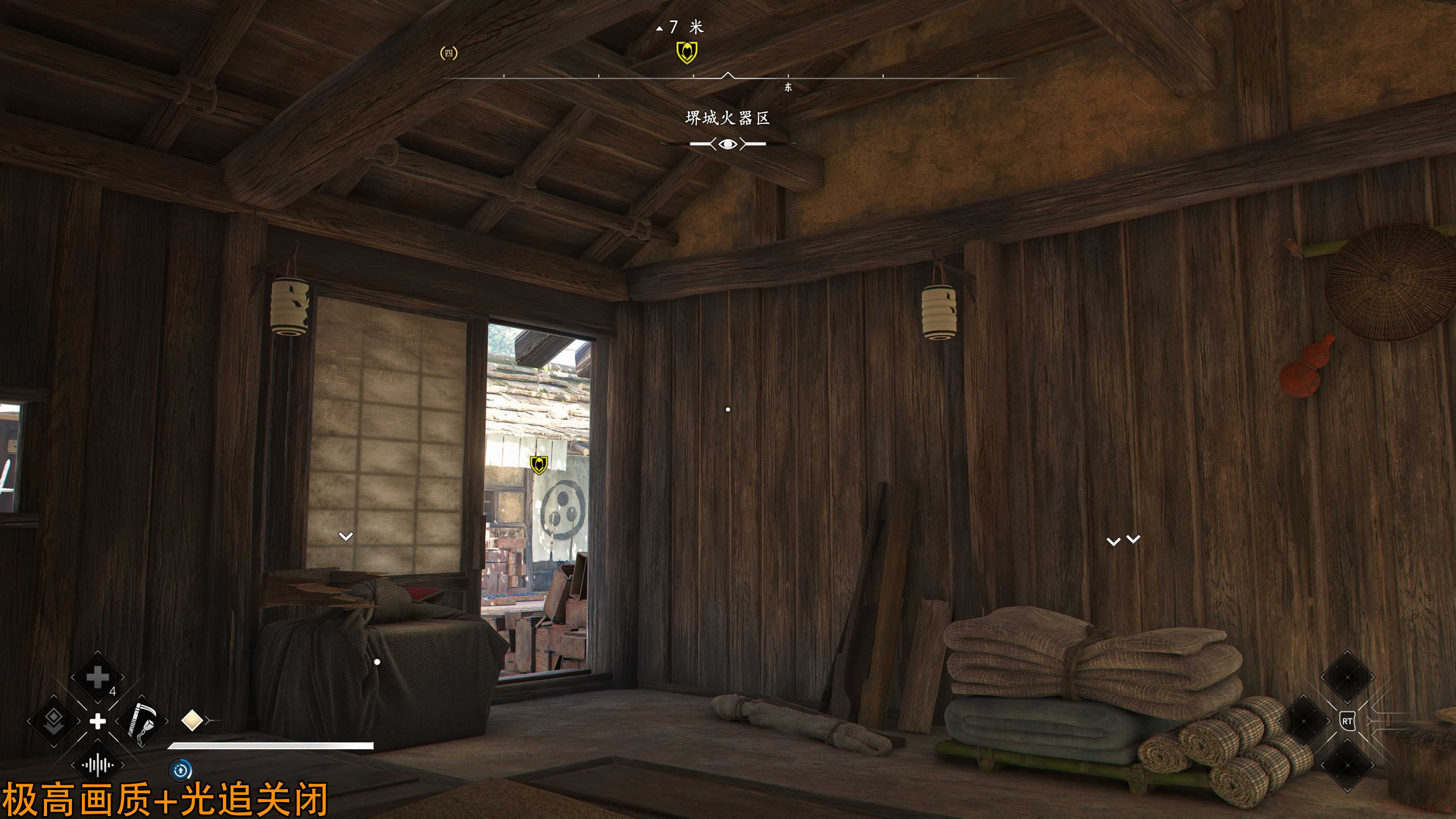Activate the sound wave whistle icon
Image resolution: width=1456 pixels, height=819 pixels.
[x=97, y=765]
